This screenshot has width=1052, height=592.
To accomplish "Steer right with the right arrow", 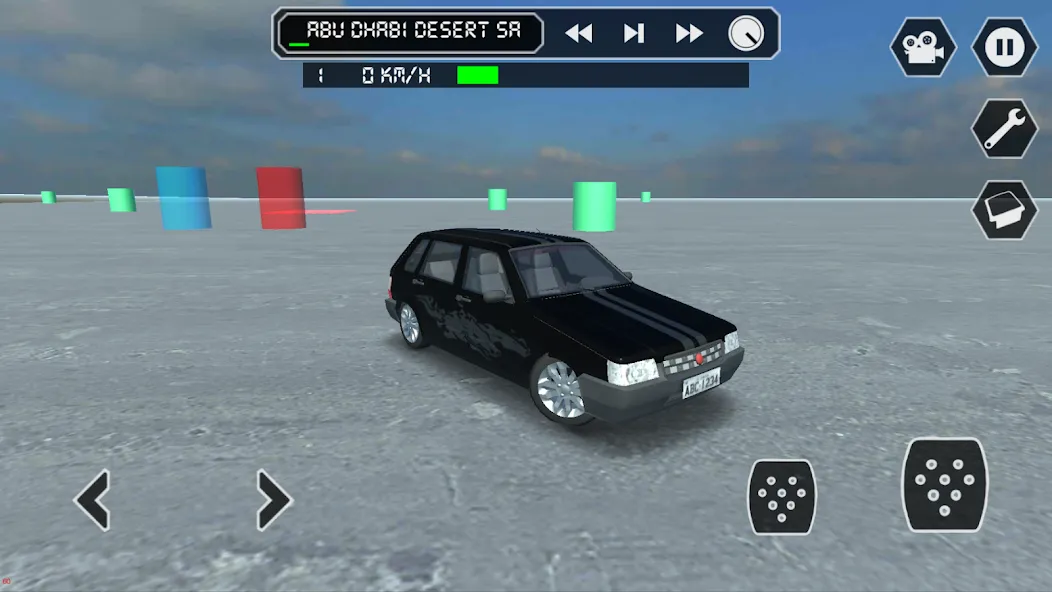I will 273,500.
